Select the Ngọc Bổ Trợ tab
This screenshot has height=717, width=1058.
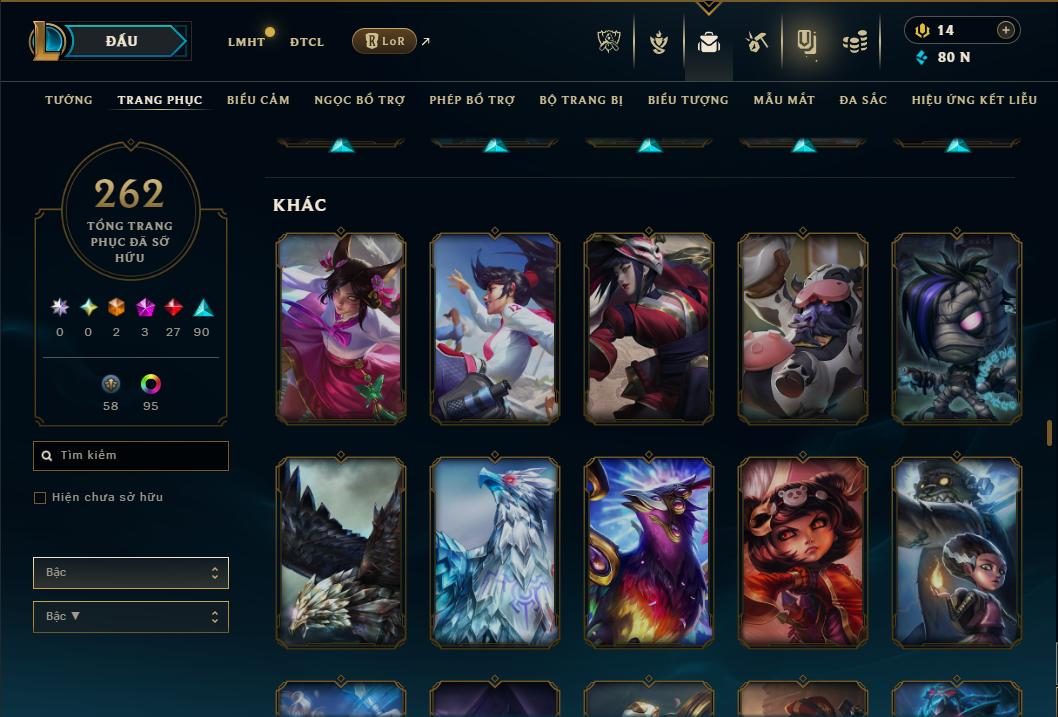point(359,100)
